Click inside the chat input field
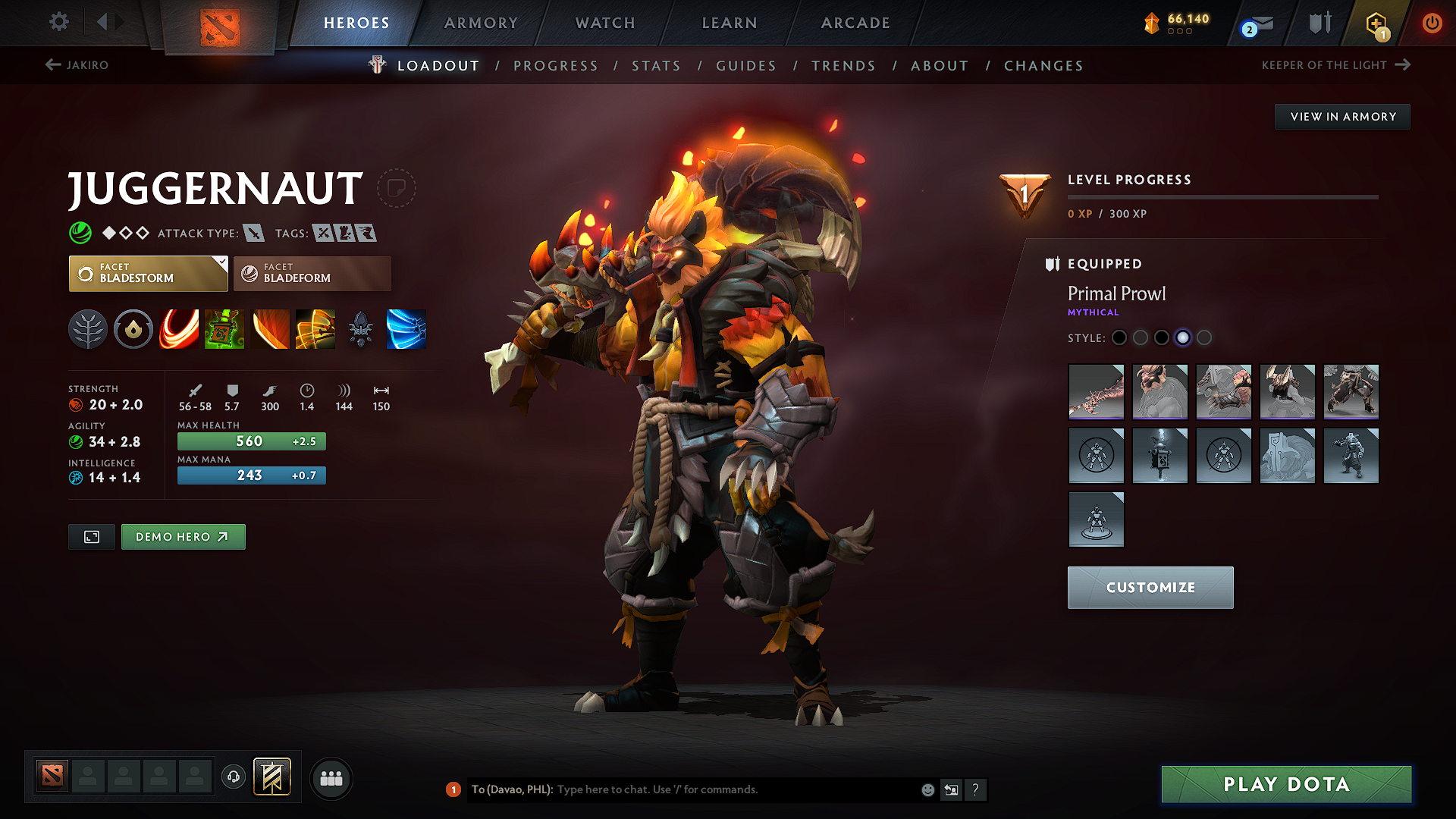 [x=682, y=789]
